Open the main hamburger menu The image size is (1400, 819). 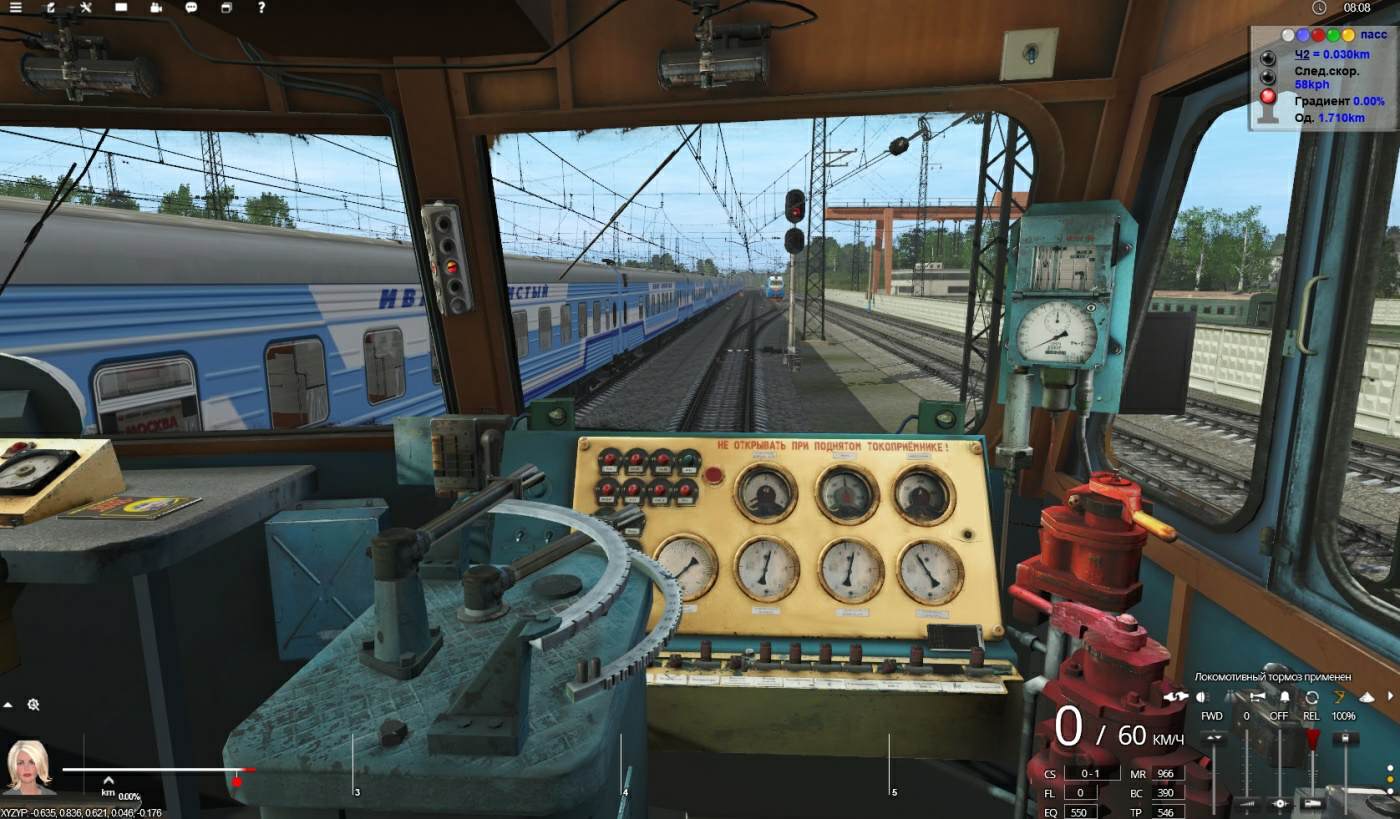coord(15,8)
